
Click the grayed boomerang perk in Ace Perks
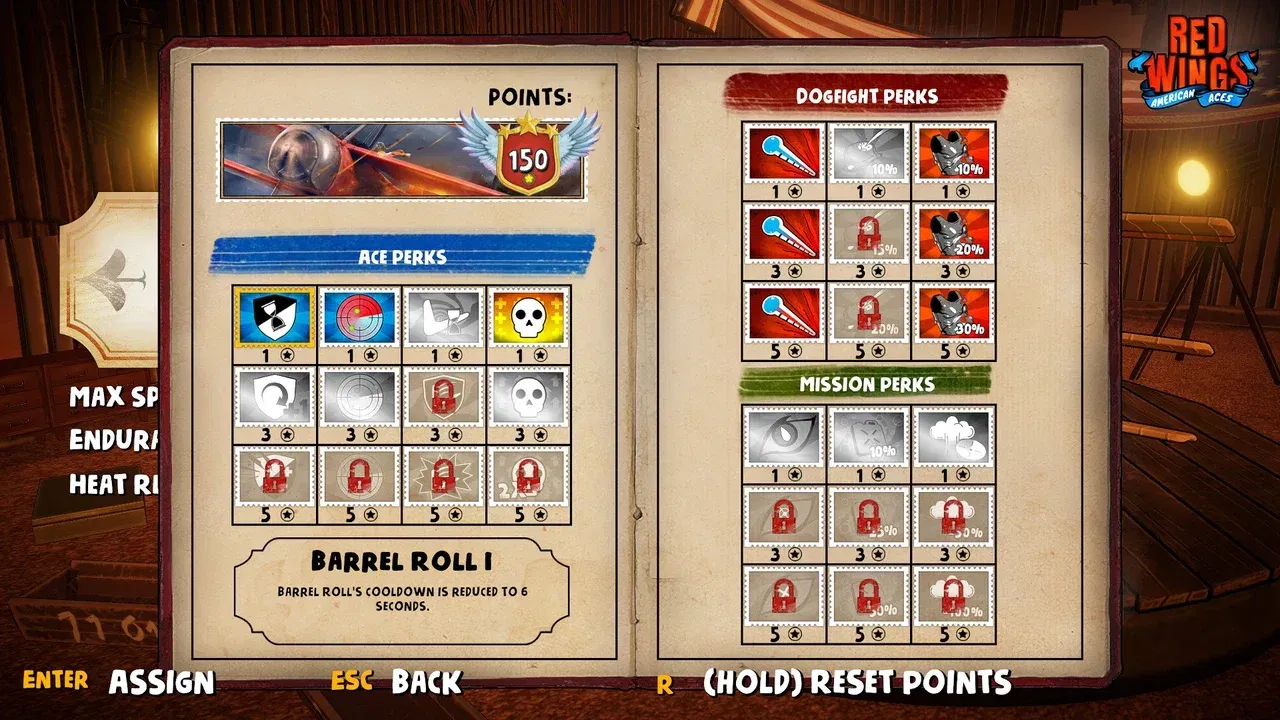tap(445, 318)
